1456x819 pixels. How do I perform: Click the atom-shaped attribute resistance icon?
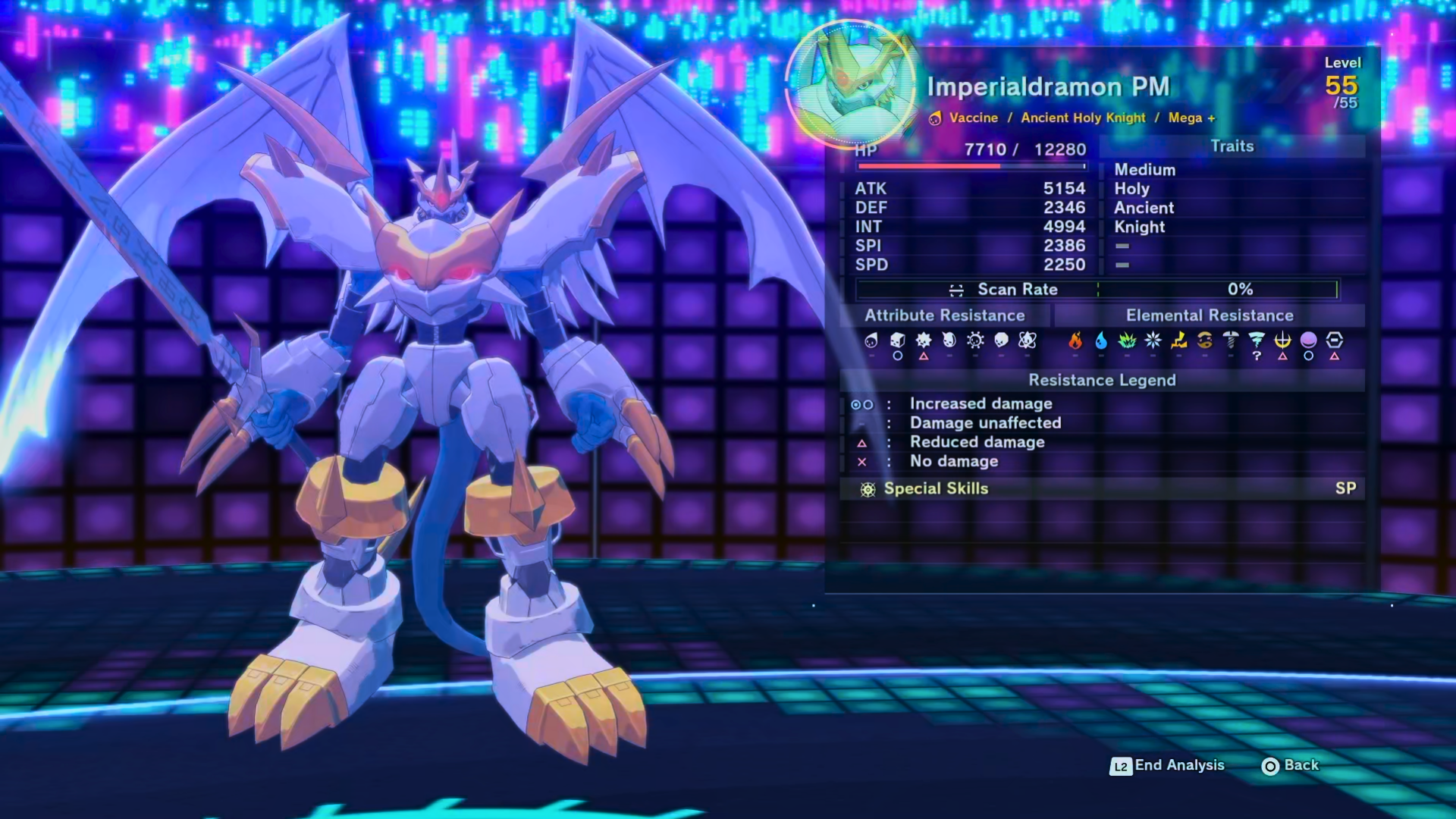1028,340
